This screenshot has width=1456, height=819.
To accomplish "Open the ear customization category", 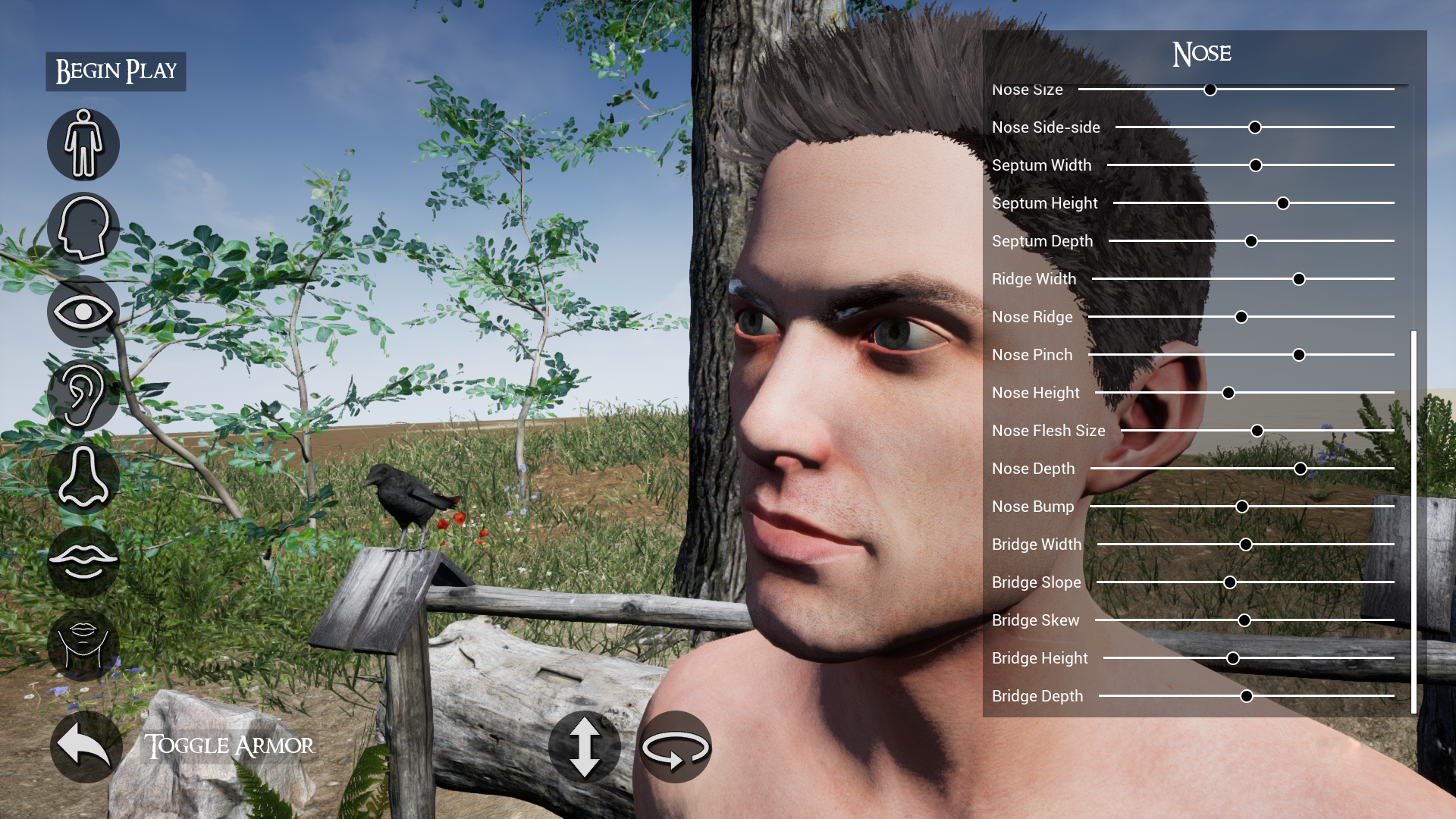I will (83, 394).
